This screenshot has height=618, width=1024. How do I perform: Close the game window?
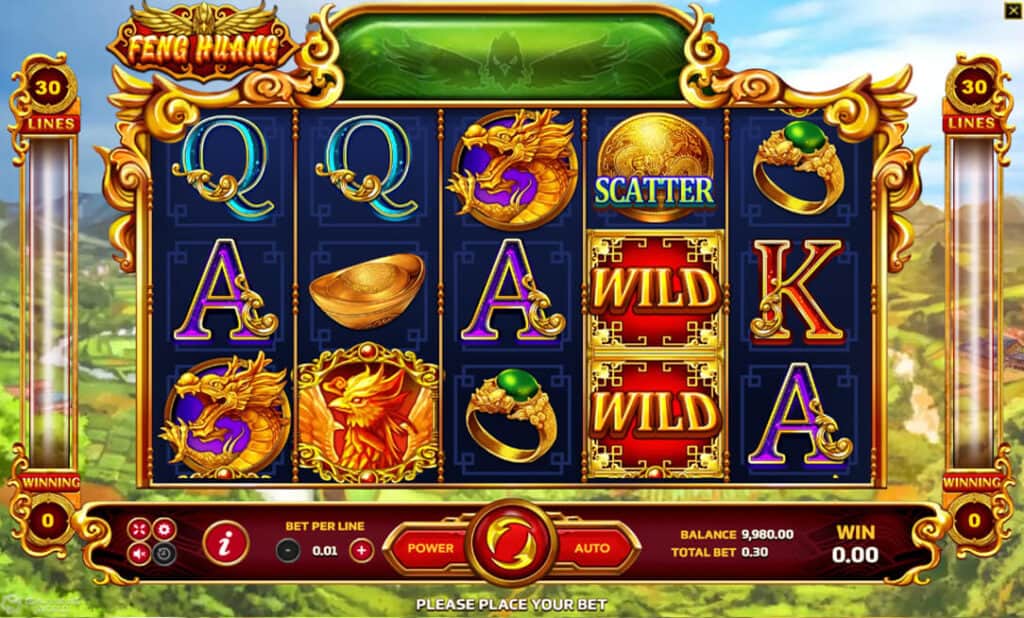point(1012,10)
